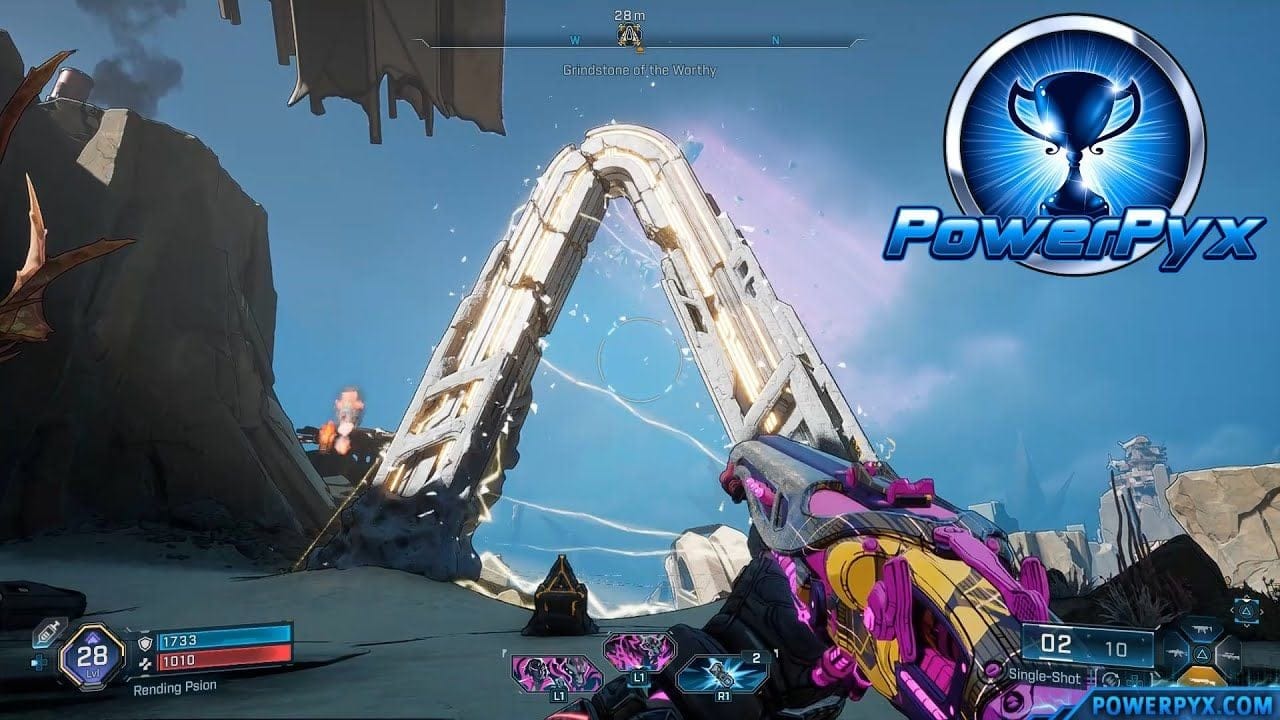
Task: Select the level 28 character badge
Action: (91, 655)
